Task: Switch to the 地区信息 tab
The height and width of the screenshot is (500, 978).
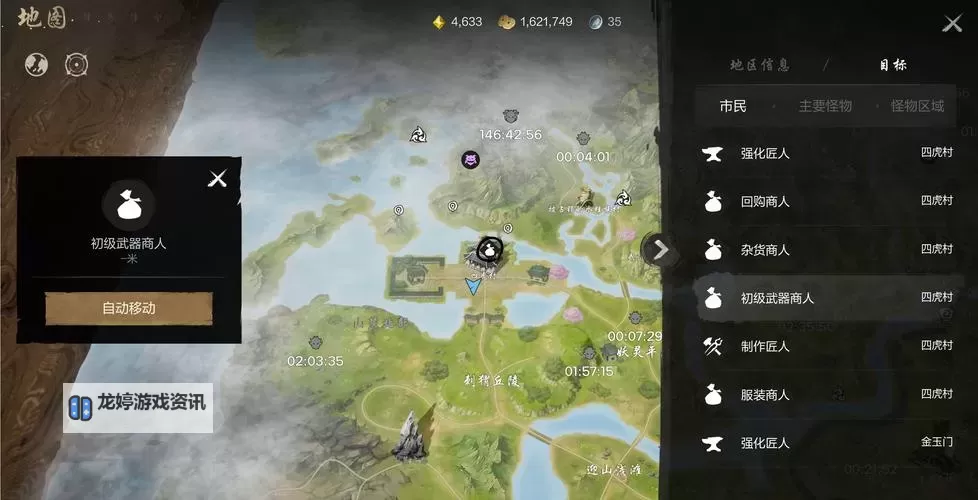Action: tap(760, 65)
